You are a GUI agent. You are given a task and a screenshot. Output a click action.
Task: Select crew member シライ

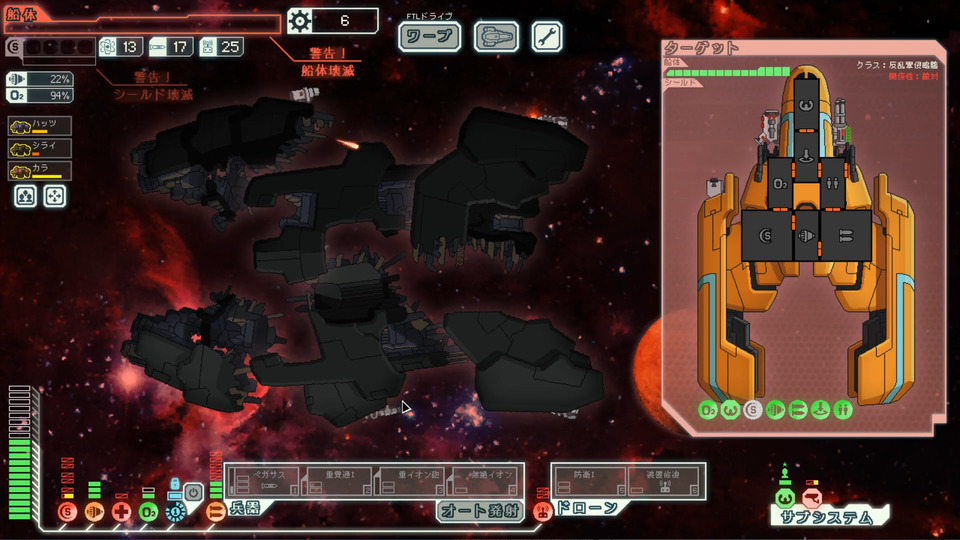tap(38, 148)
